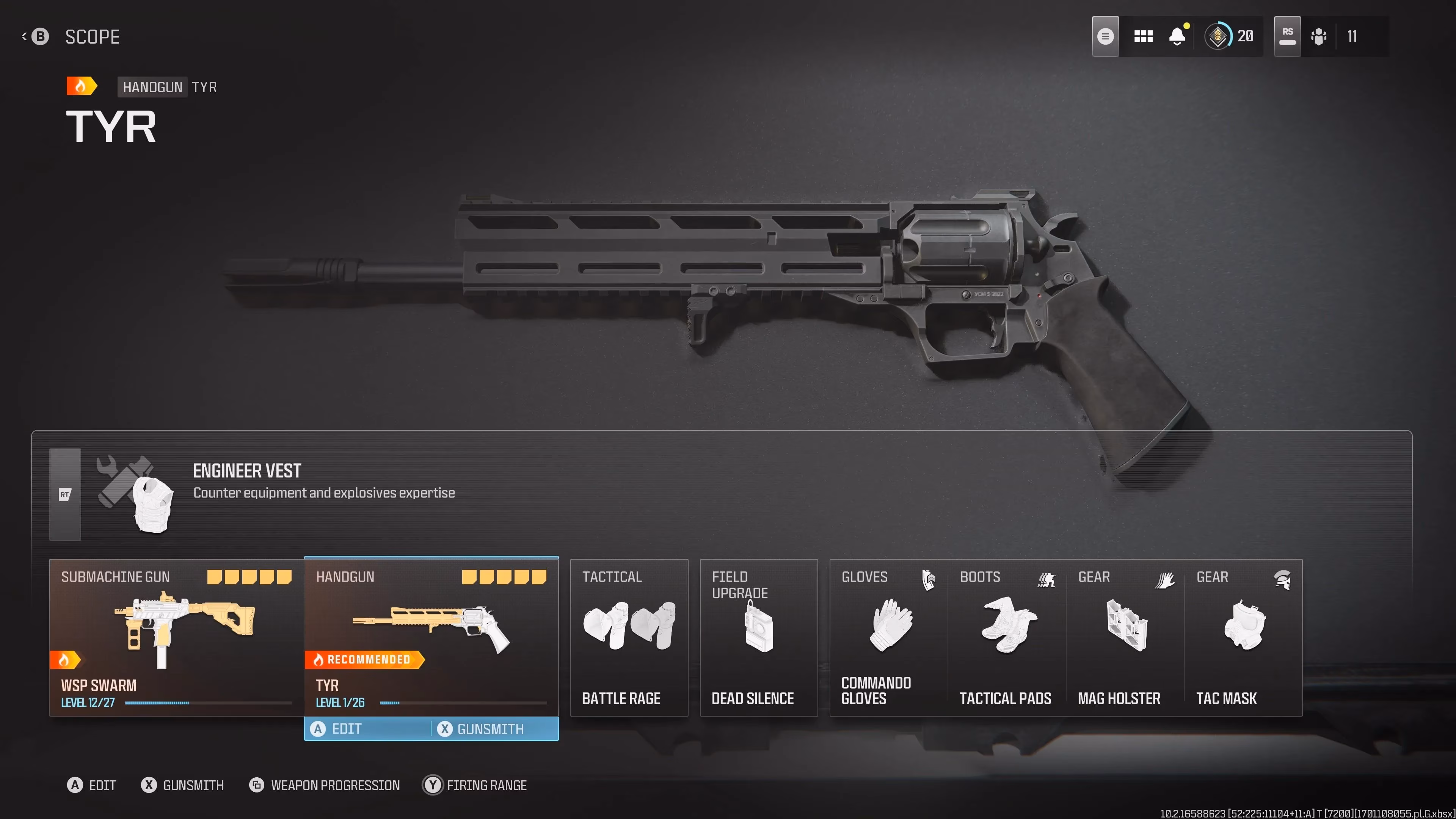Screen dimensions: 1456x819
Task: Open the social/party icon next to player count
Action: point(1319,36)
